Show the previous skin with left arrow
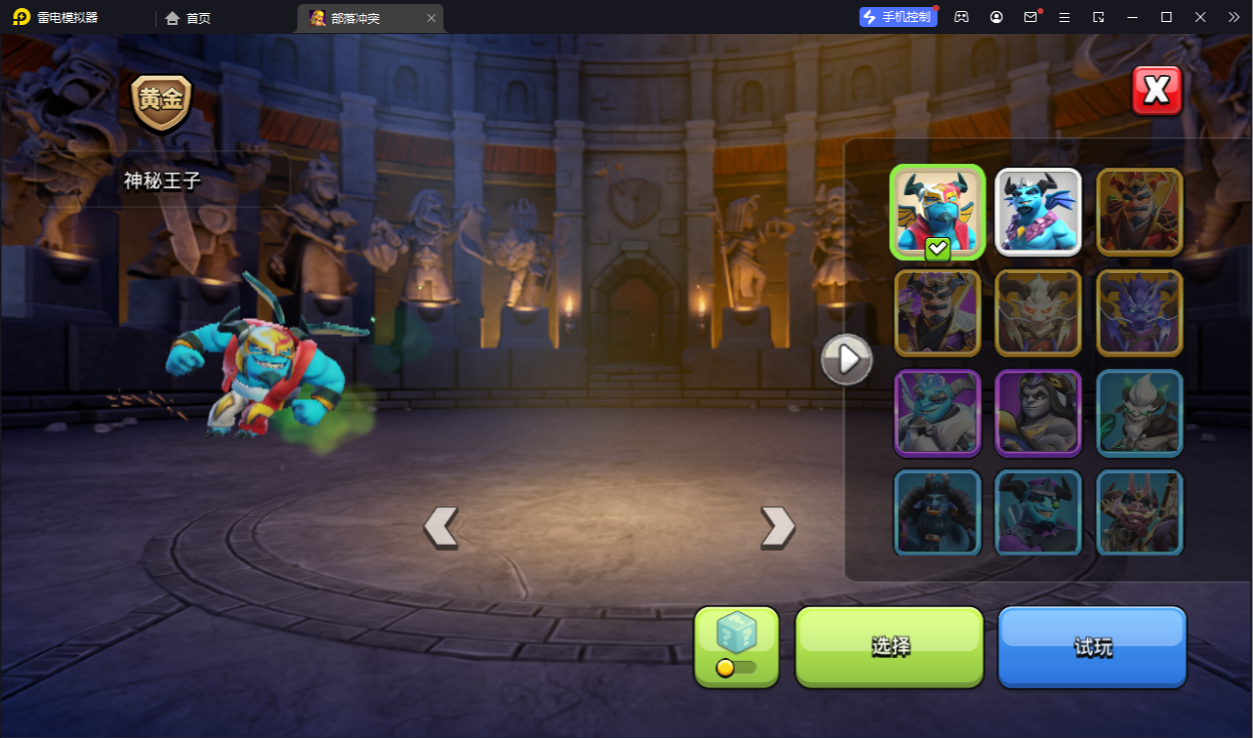 tap(440, 527)
